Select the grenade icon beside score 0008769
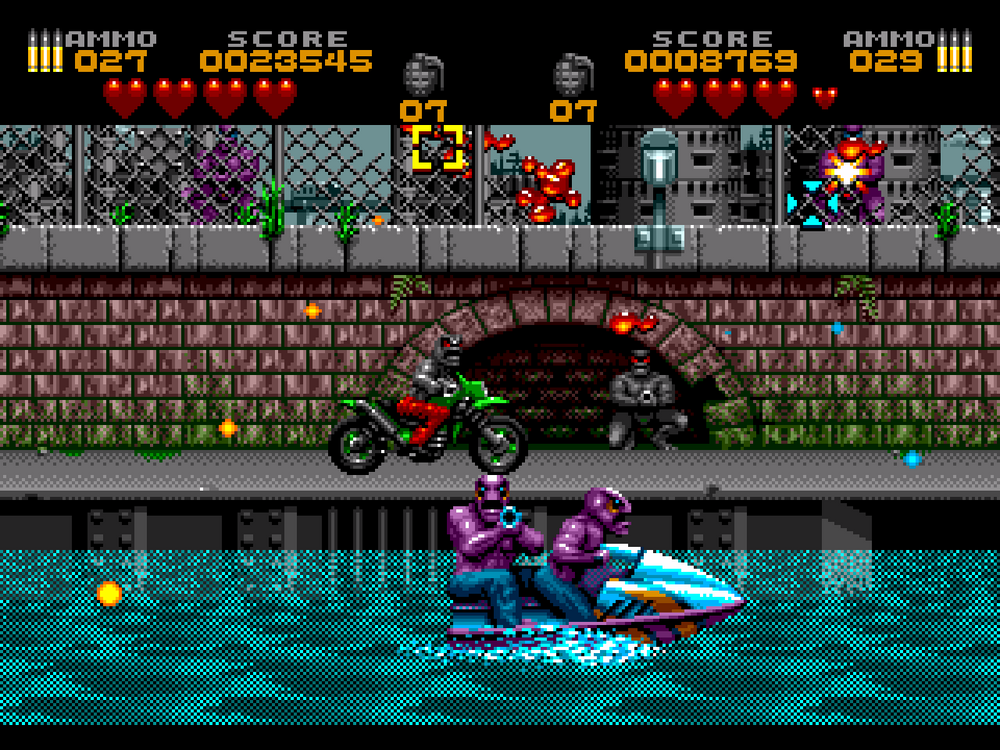 [x=574, y=75]
